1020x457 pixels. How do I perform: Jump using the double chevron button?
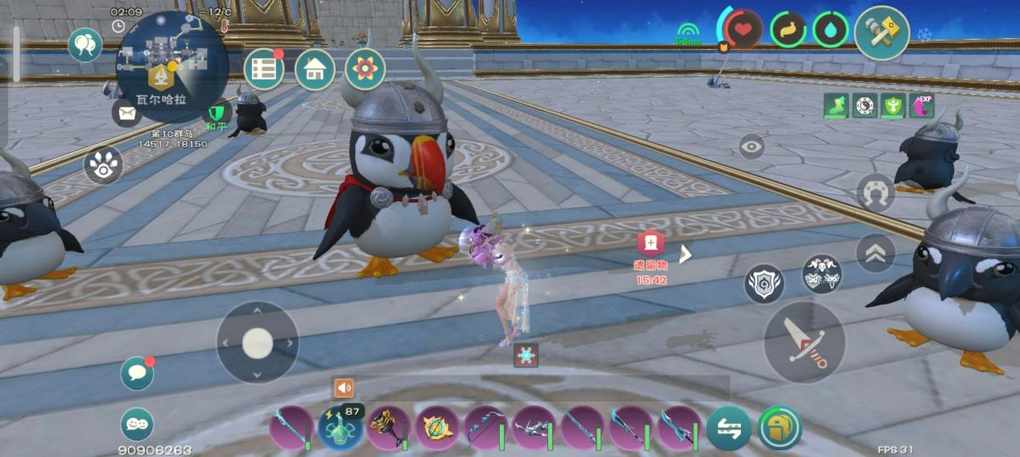pyautogui.click(x=875, y=253)
